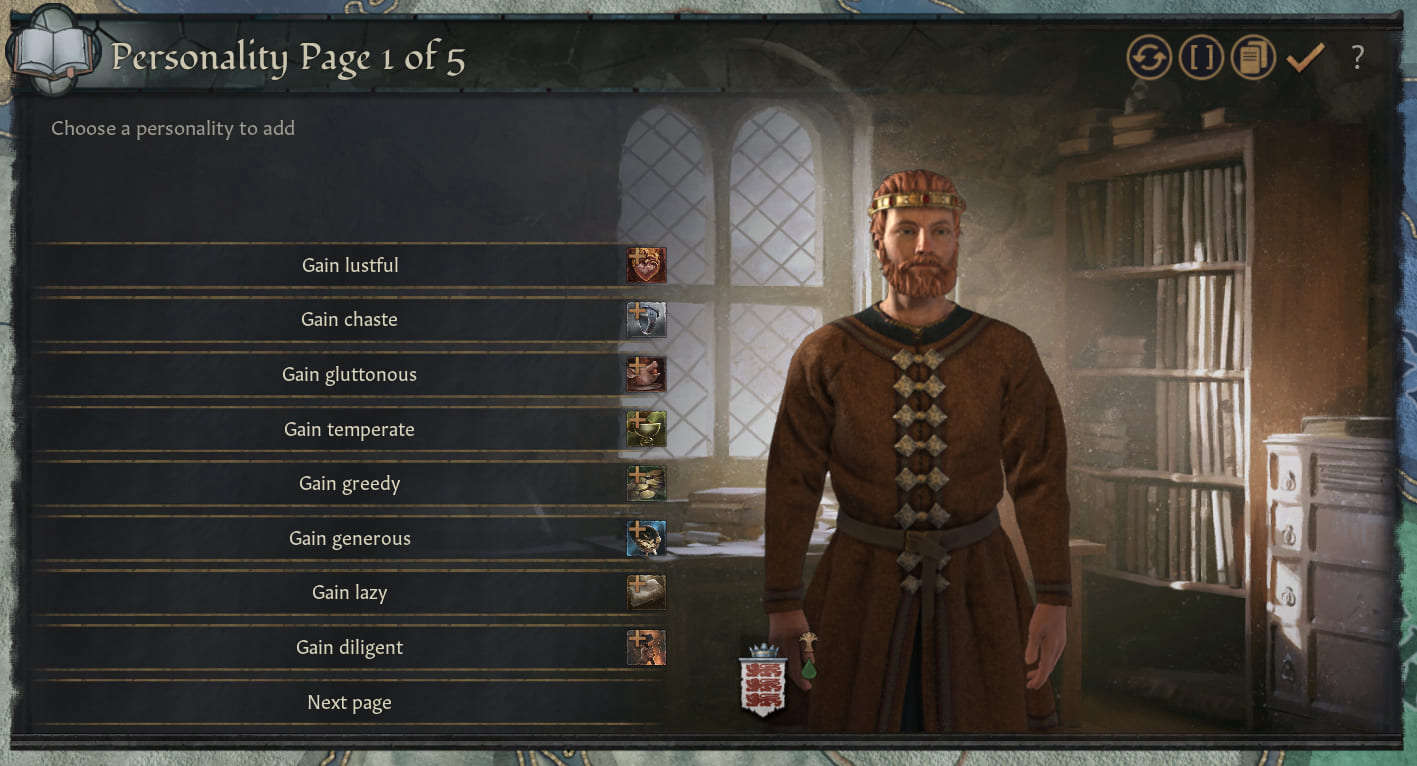Click the chaste trait icon
The image size is (1417, 766).
tap(646, 319)
